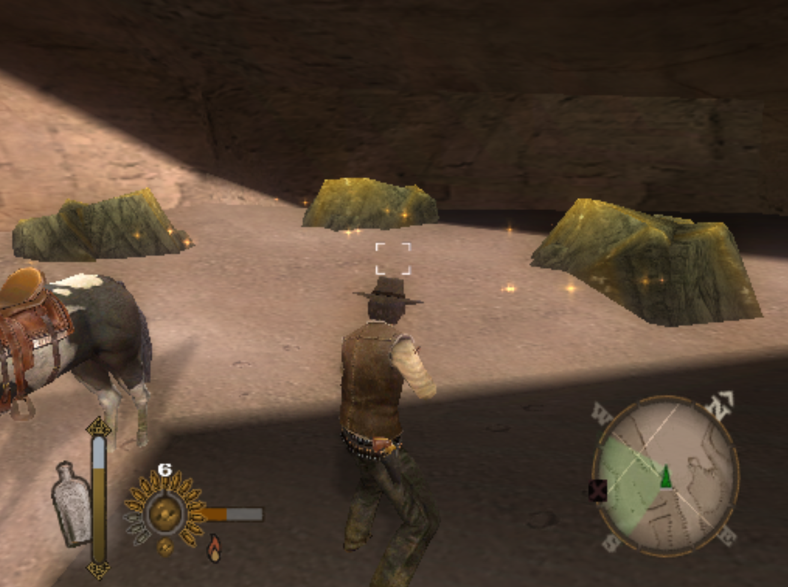Click the small flame icon
The width and height of the screenshot is (788, 587).
pyautogui.click(x=214, y=547)
